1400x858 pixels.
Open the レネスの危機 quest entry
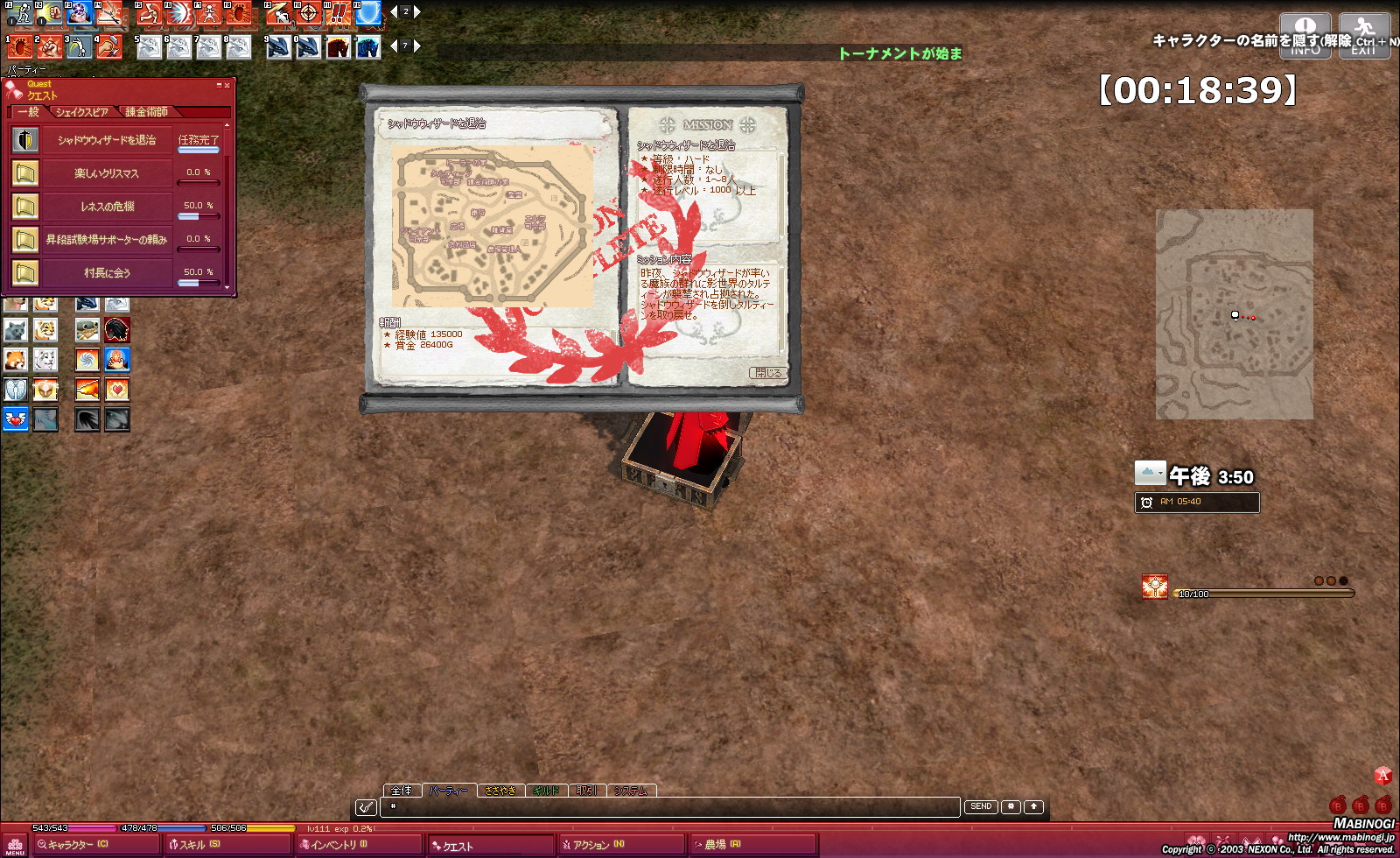(106, 207)
